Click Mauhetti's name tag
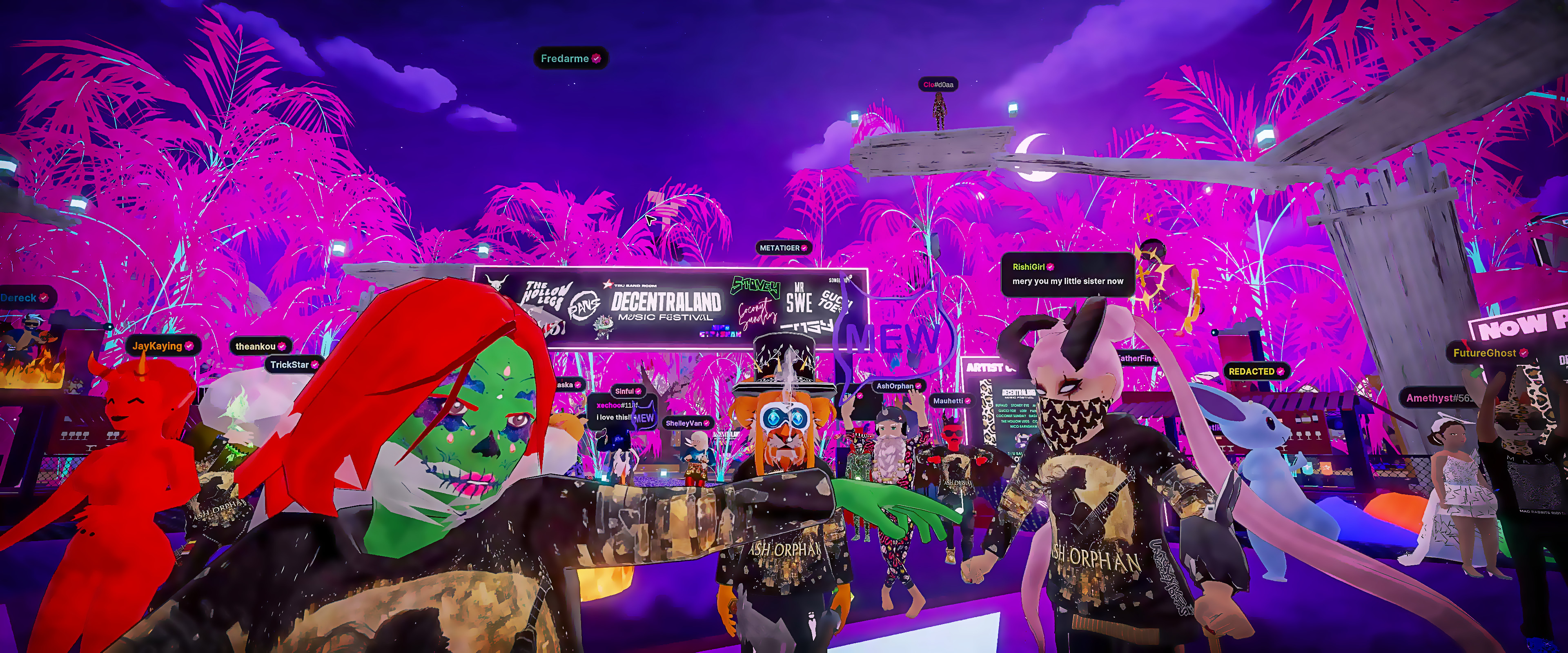Image resolution: width=1568 pixels, height=653 pixels. click(x=951, y=400)
